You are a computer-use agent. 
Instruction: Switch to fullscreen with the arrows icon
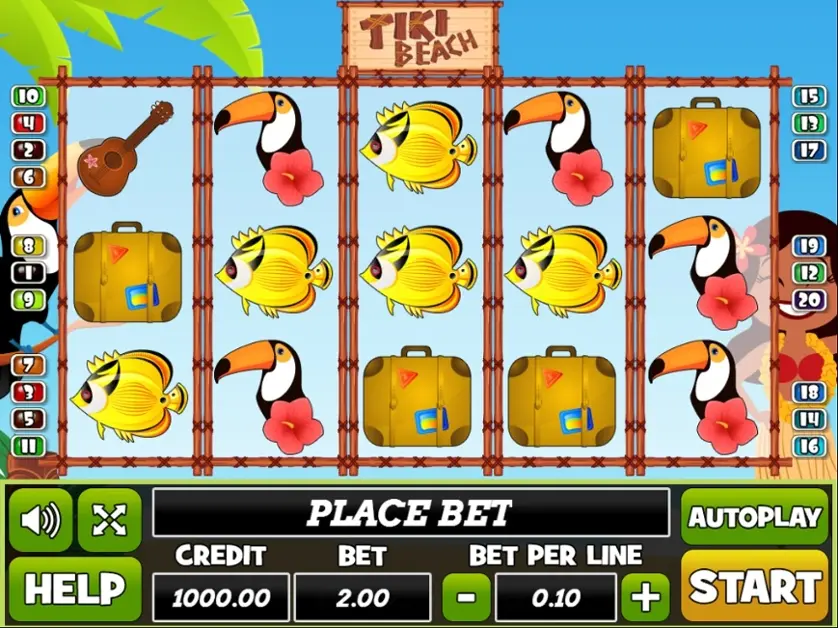point(109,519)
